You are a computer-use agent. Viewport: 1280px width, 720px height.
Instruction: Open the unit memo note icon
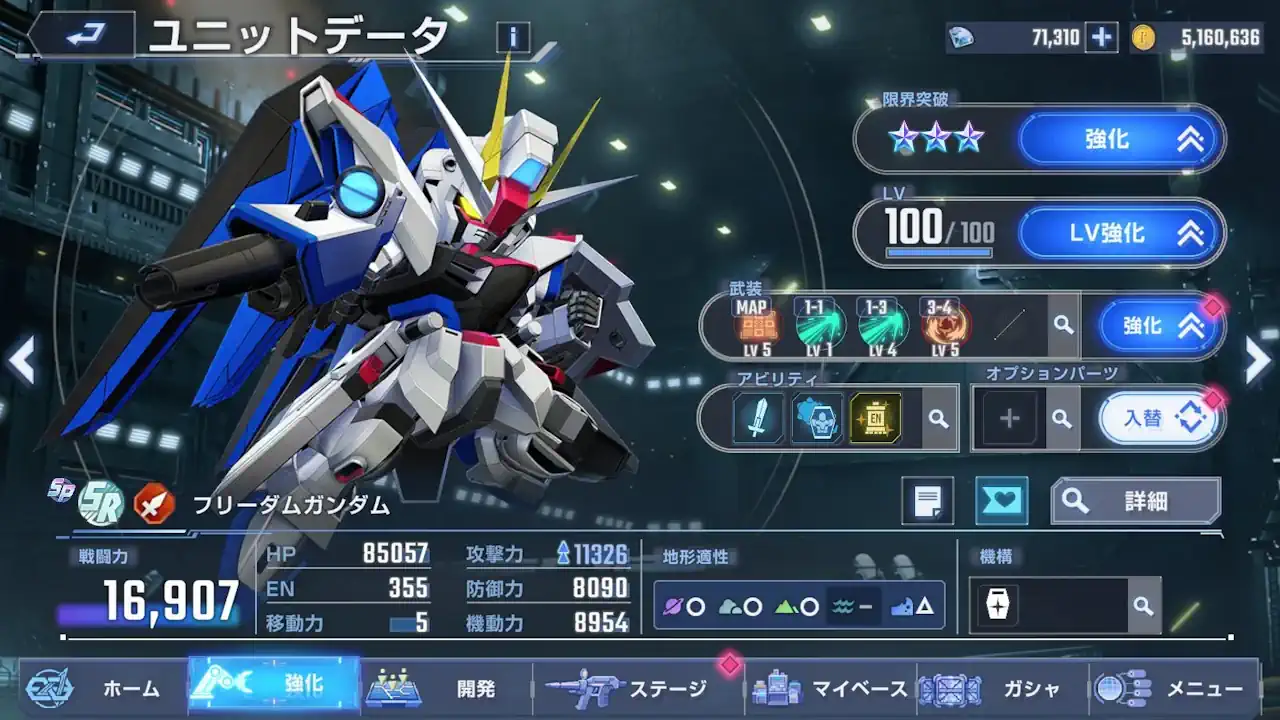click(x=928, y=500)
